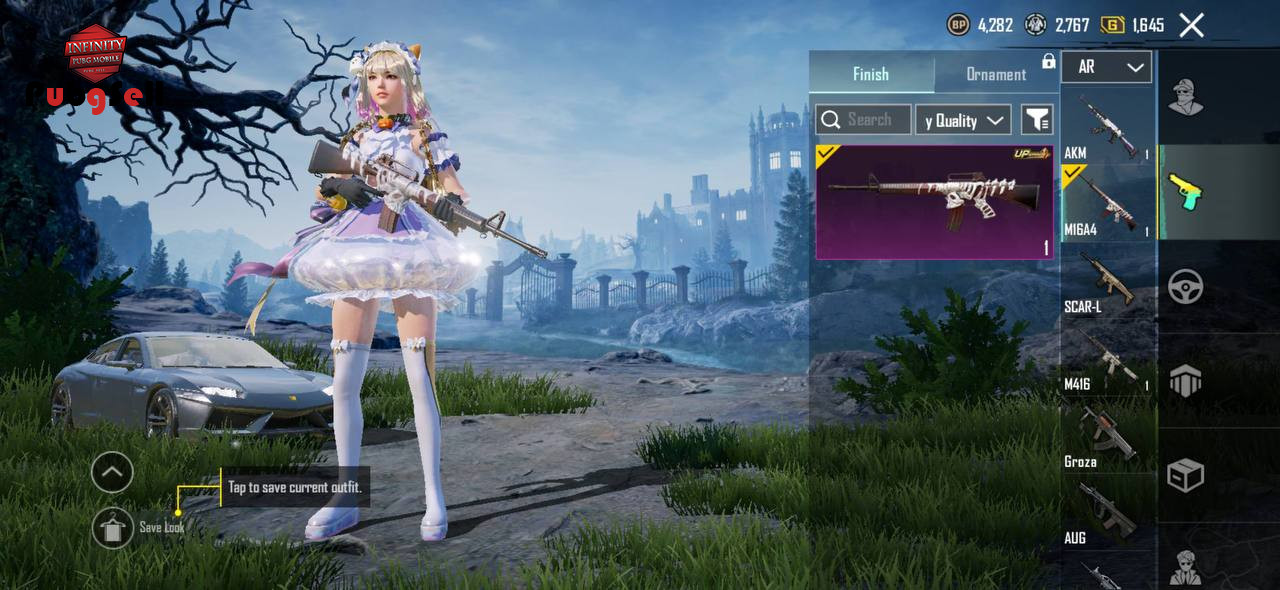Select the white M16A4 skin card
Viewport: 1280px width, 590px height.
click(x=934, y=202)
